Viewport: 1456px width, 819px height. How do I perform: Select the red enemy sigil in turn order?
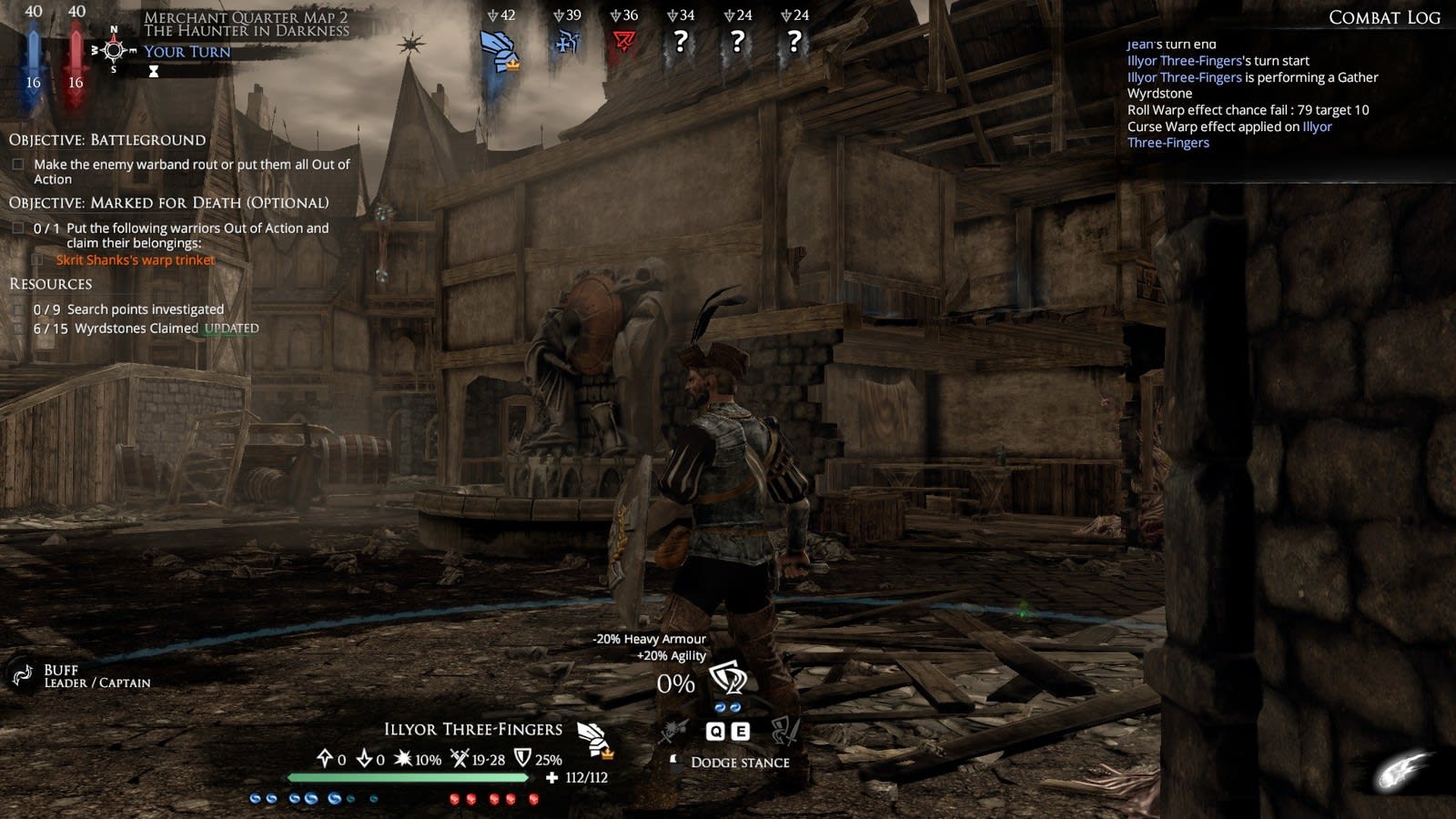click(623, 42)
